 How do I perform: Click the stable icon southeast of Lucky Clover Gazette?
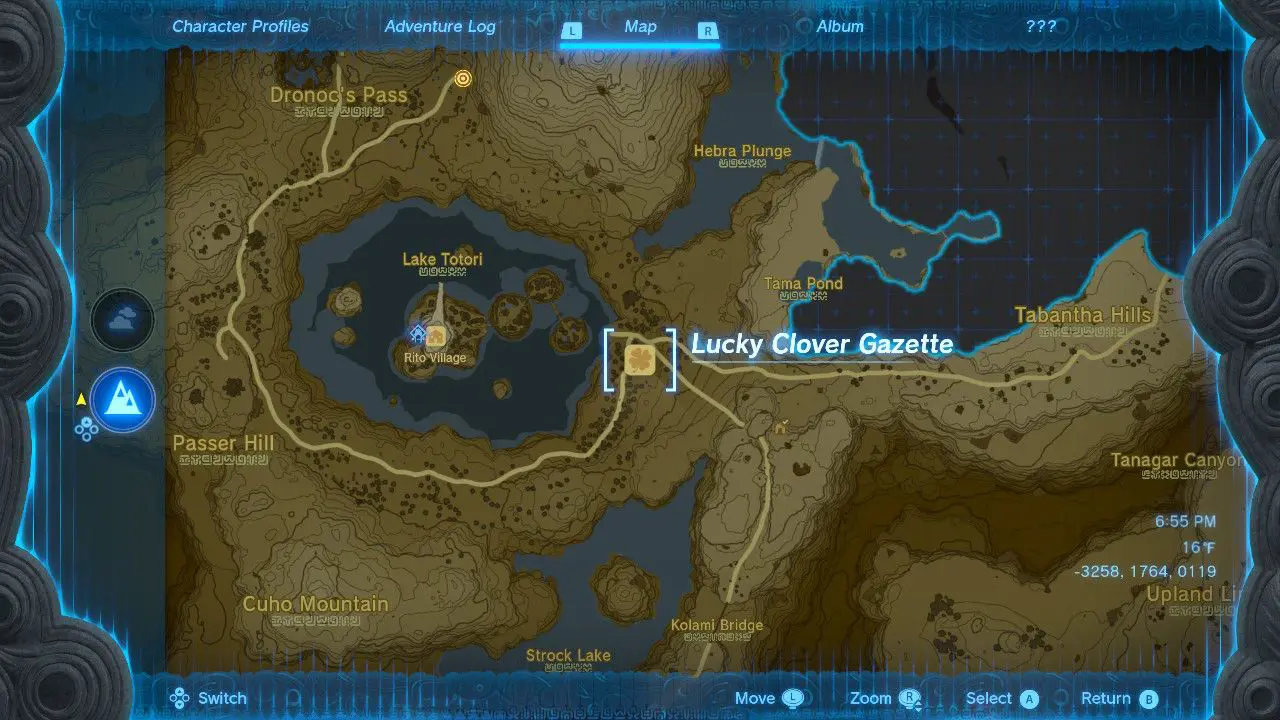pyautogui.click(x=780, y=428)
